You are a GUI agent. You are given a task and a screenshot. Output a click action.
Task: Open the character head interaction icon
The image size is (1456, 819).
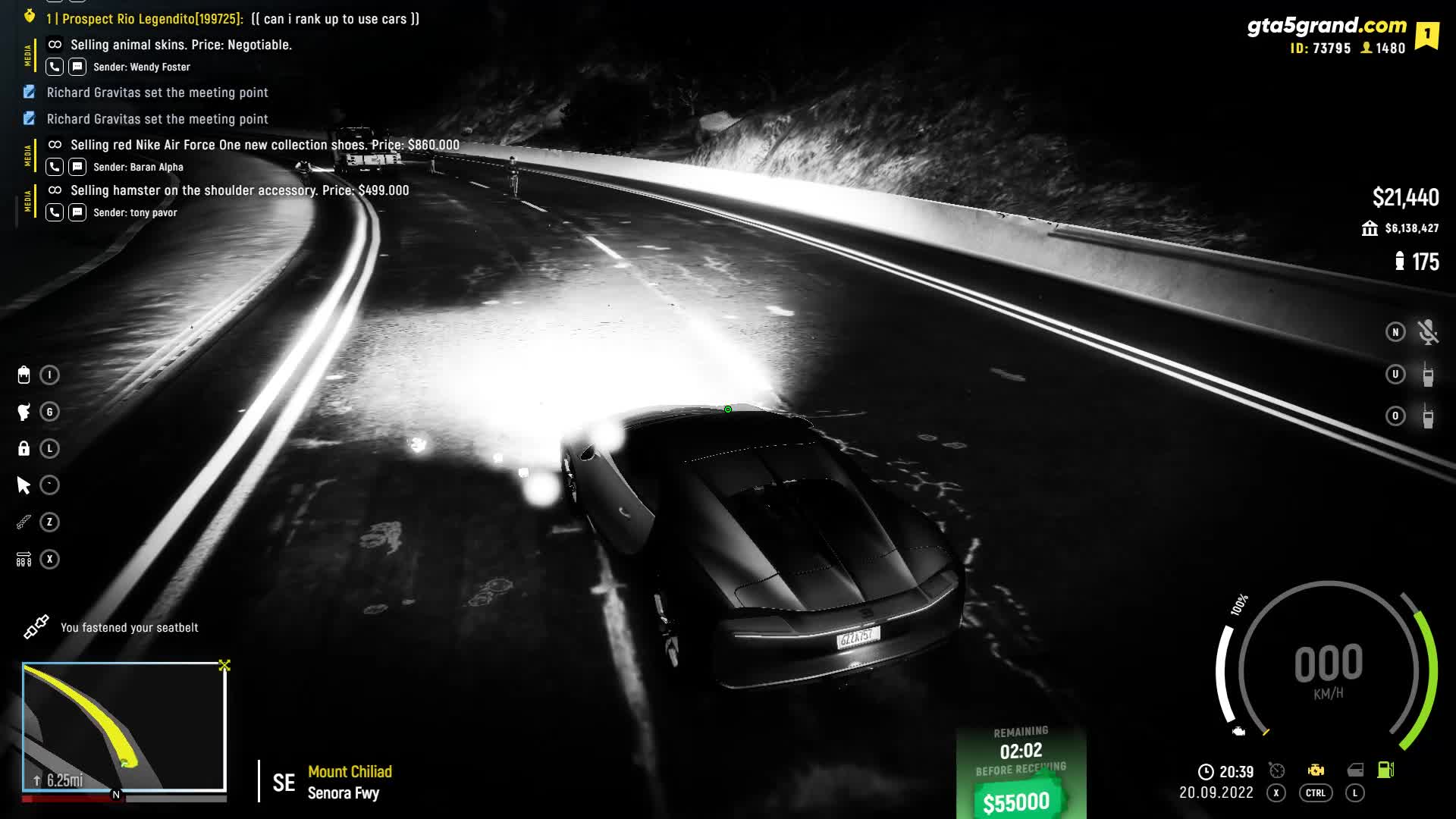point(24,412)
